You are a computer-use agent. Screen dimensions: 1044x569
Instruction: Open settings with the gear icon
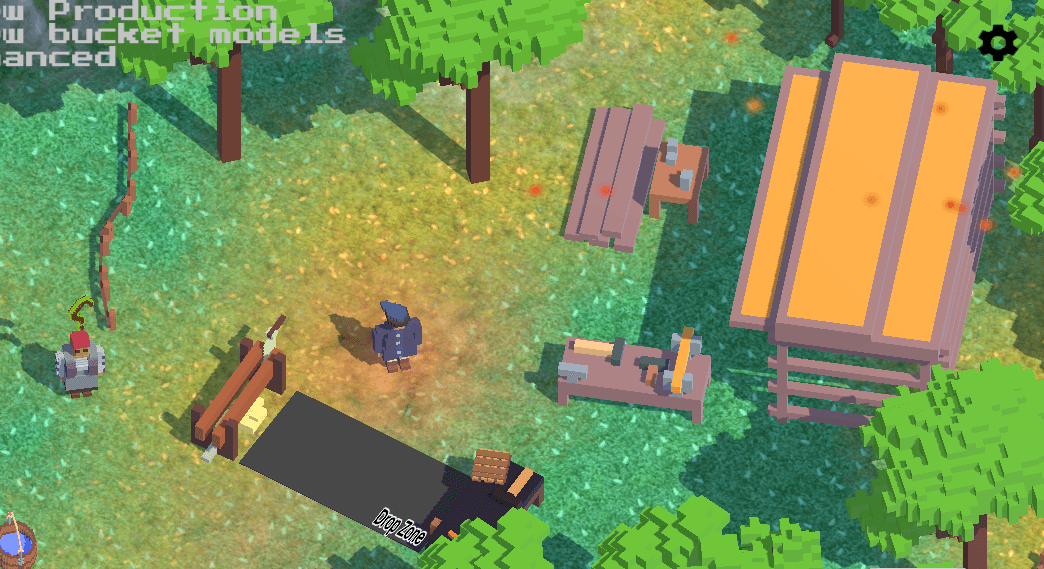(x=997, y=43)
